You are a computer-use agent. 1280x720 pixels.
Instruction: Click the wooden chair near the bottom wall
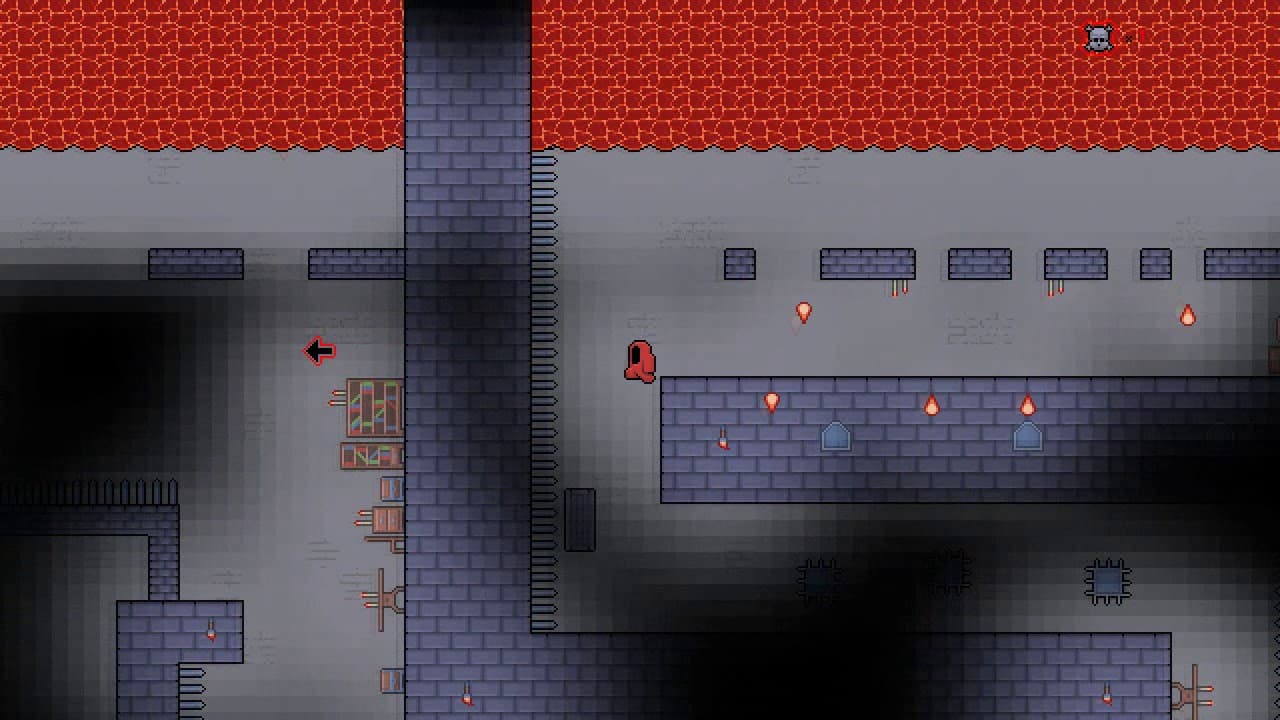[383, 598]
